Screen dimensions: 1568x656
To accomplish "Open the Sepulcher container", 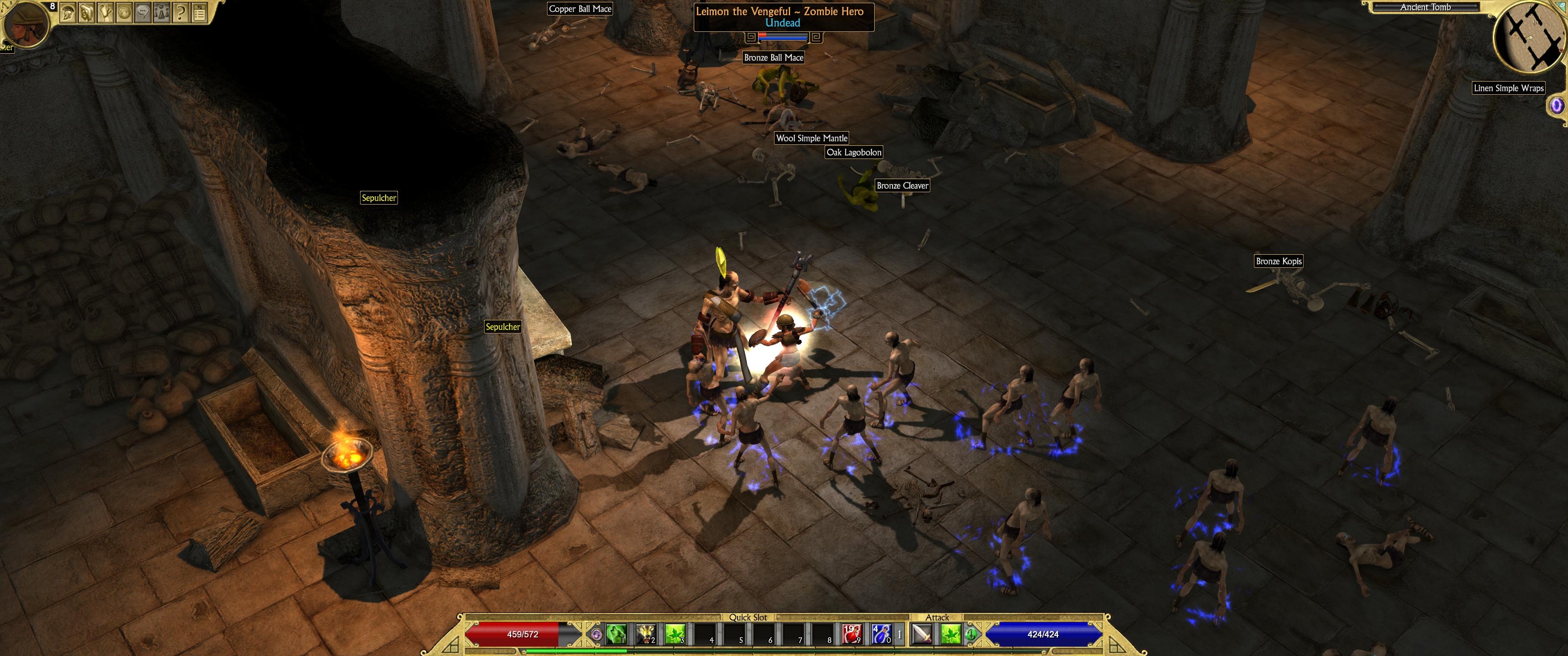I will [x=379, y=197].
